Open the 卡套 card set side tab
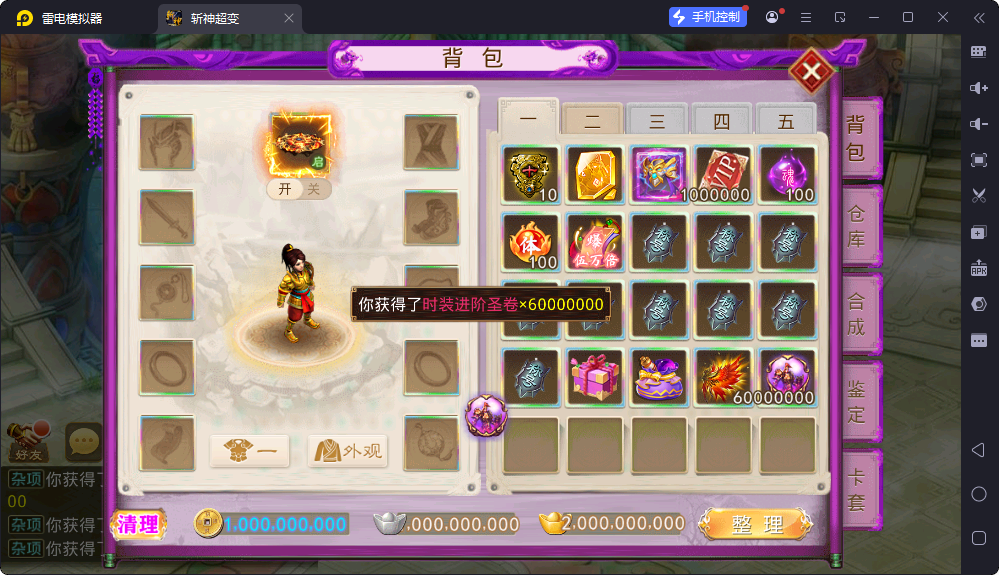 (857, 490)
